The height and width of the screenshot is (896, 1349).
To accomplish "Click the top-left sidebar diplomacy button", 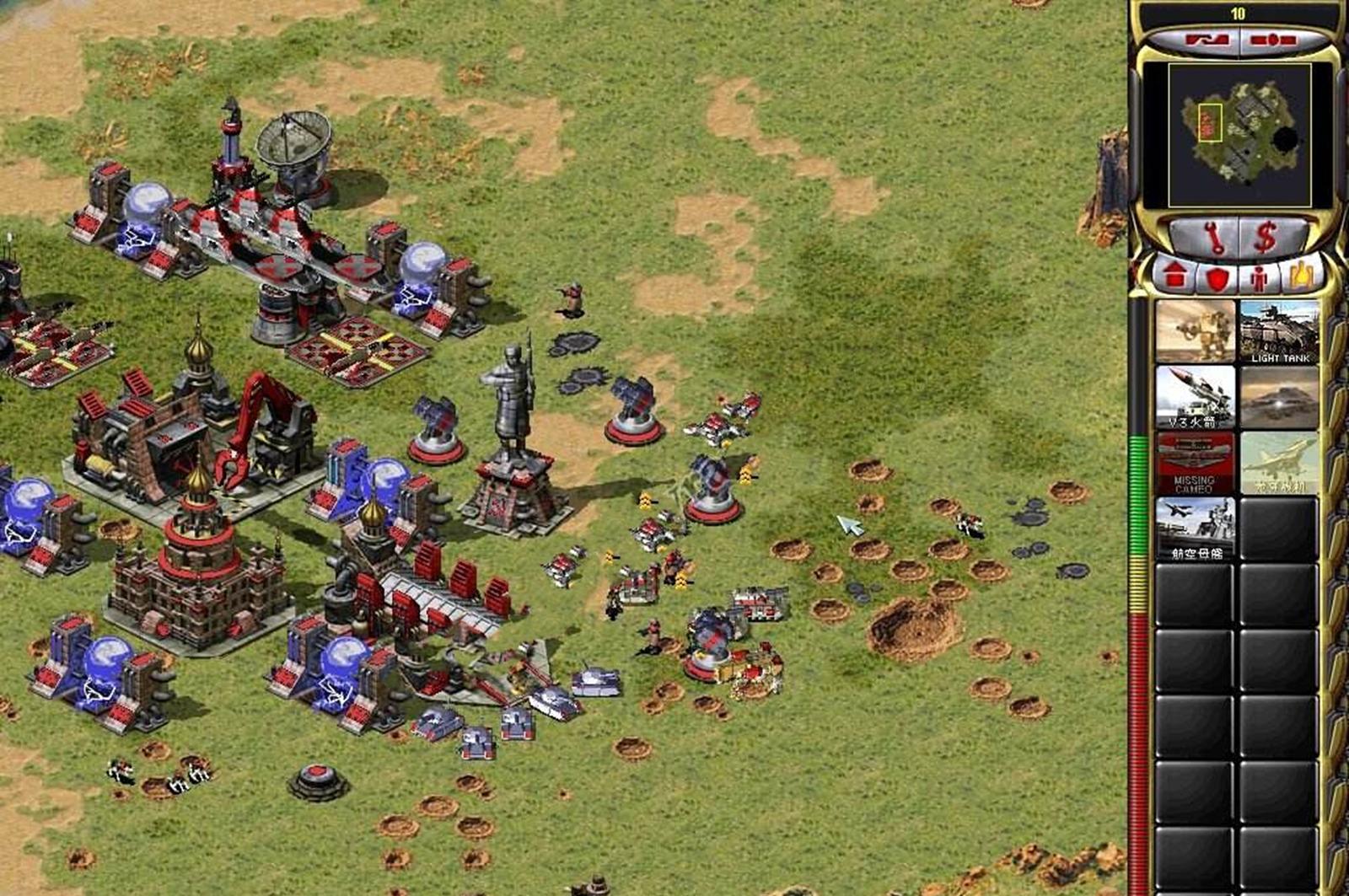I will click(1196, 40).
